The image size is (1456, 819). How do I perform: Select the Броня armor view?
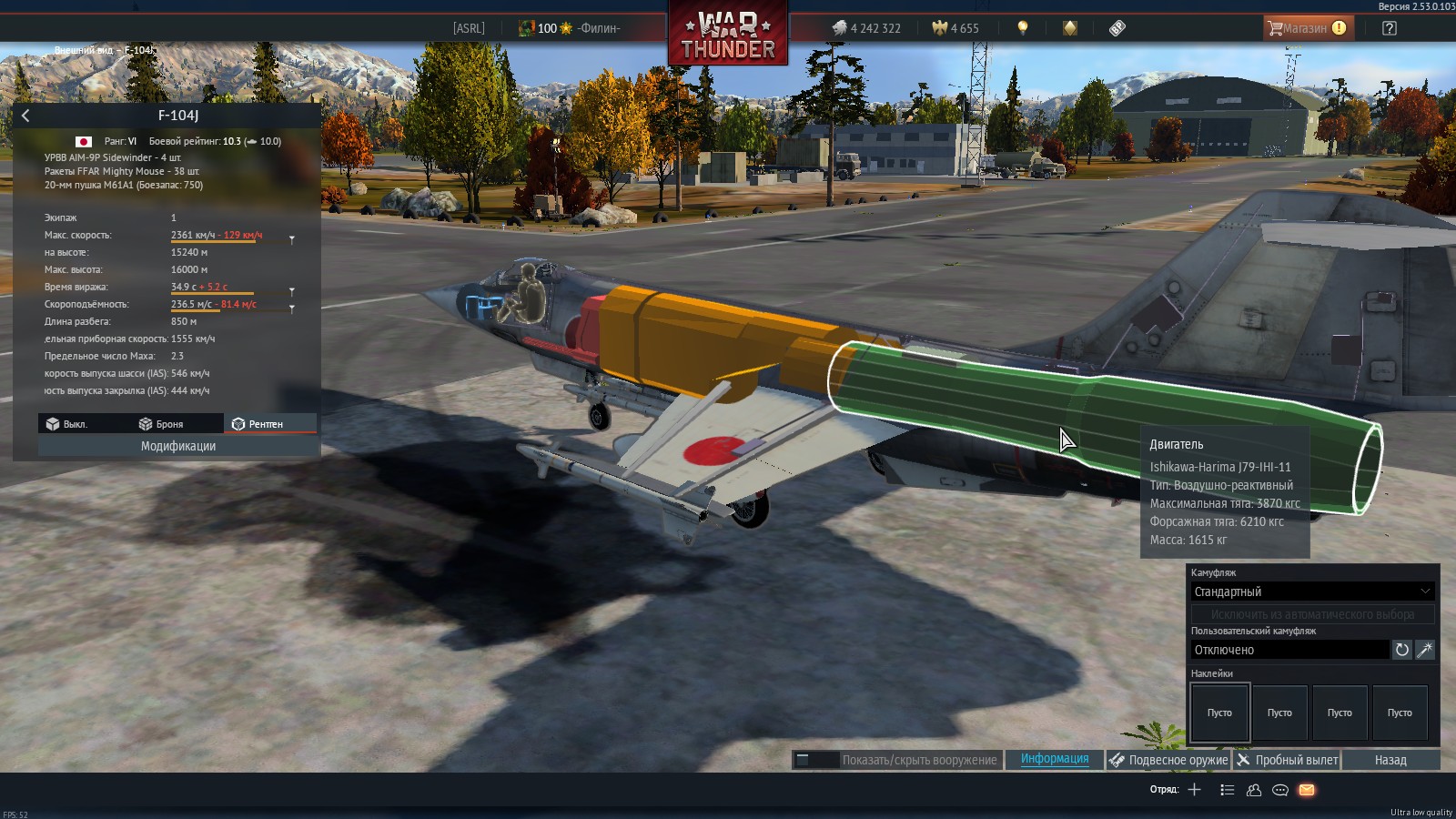click(x=161, y=424)
